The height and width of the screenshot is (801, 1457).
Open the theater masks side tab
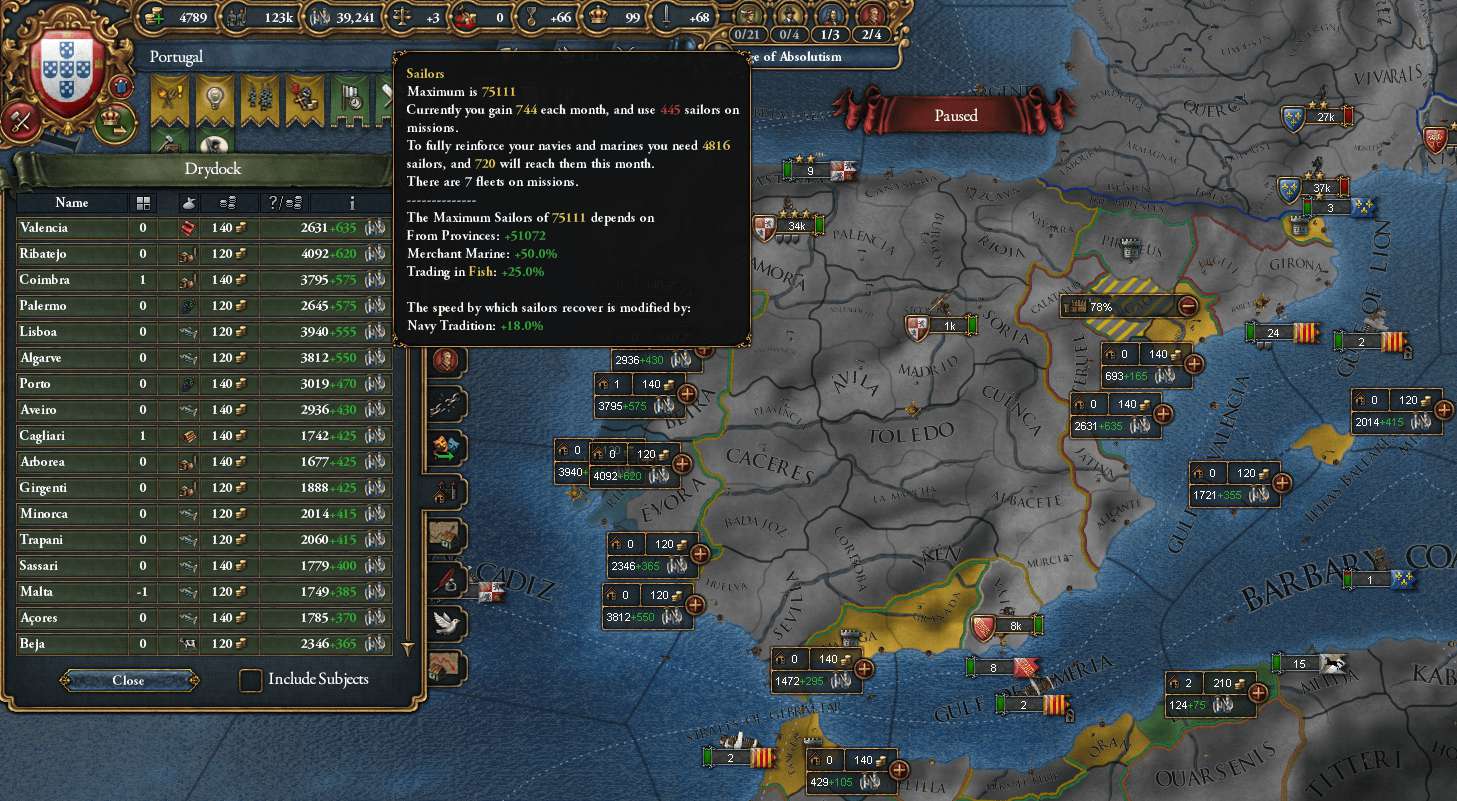(446, 446)
